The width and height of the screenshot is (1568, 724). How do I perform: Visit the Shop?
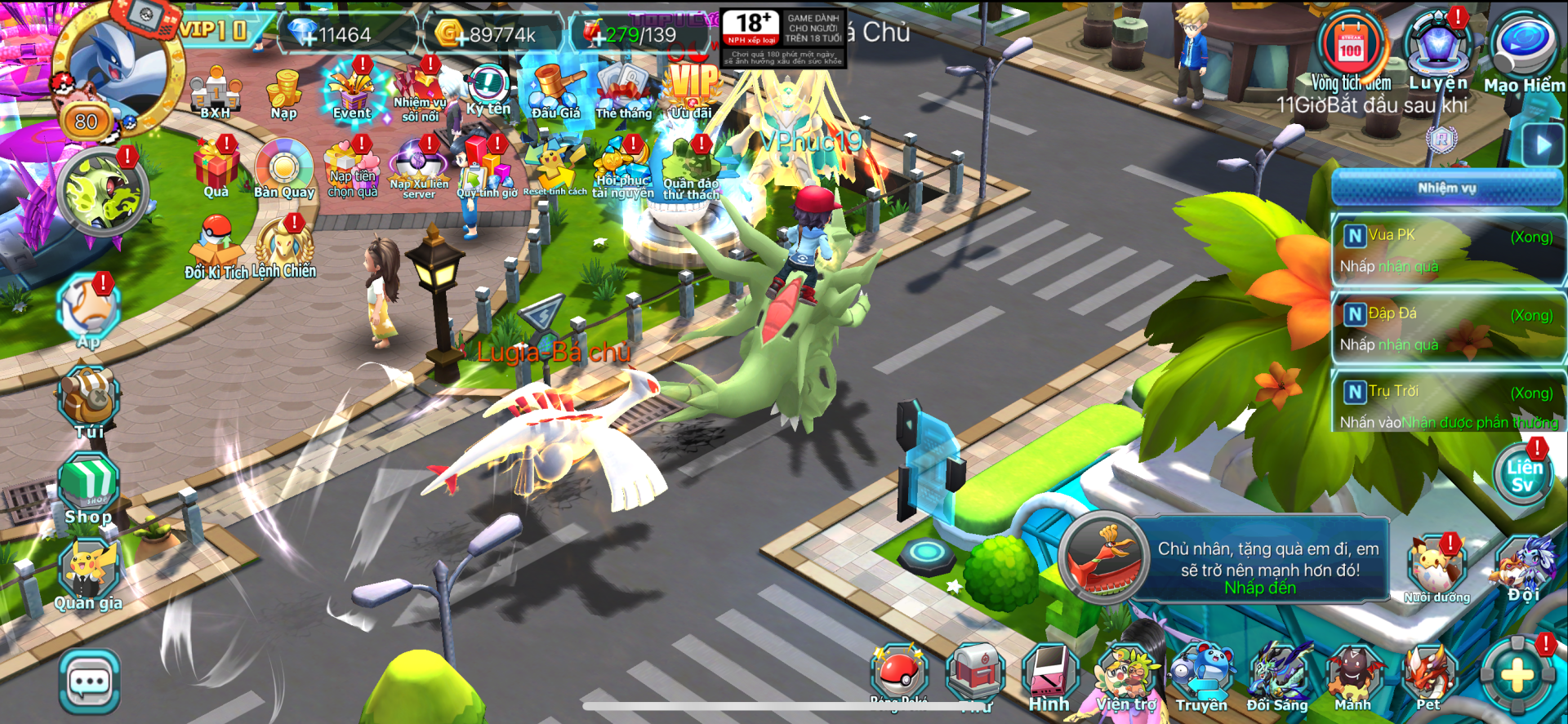pos(89,488)
